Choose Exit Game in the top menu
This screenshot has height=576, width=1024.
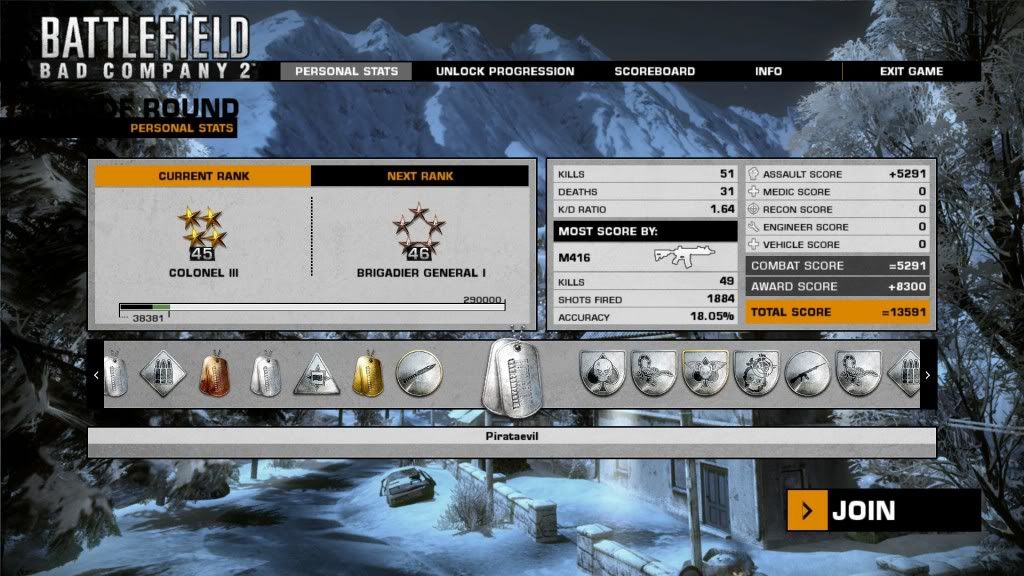[x=911, y=72]
